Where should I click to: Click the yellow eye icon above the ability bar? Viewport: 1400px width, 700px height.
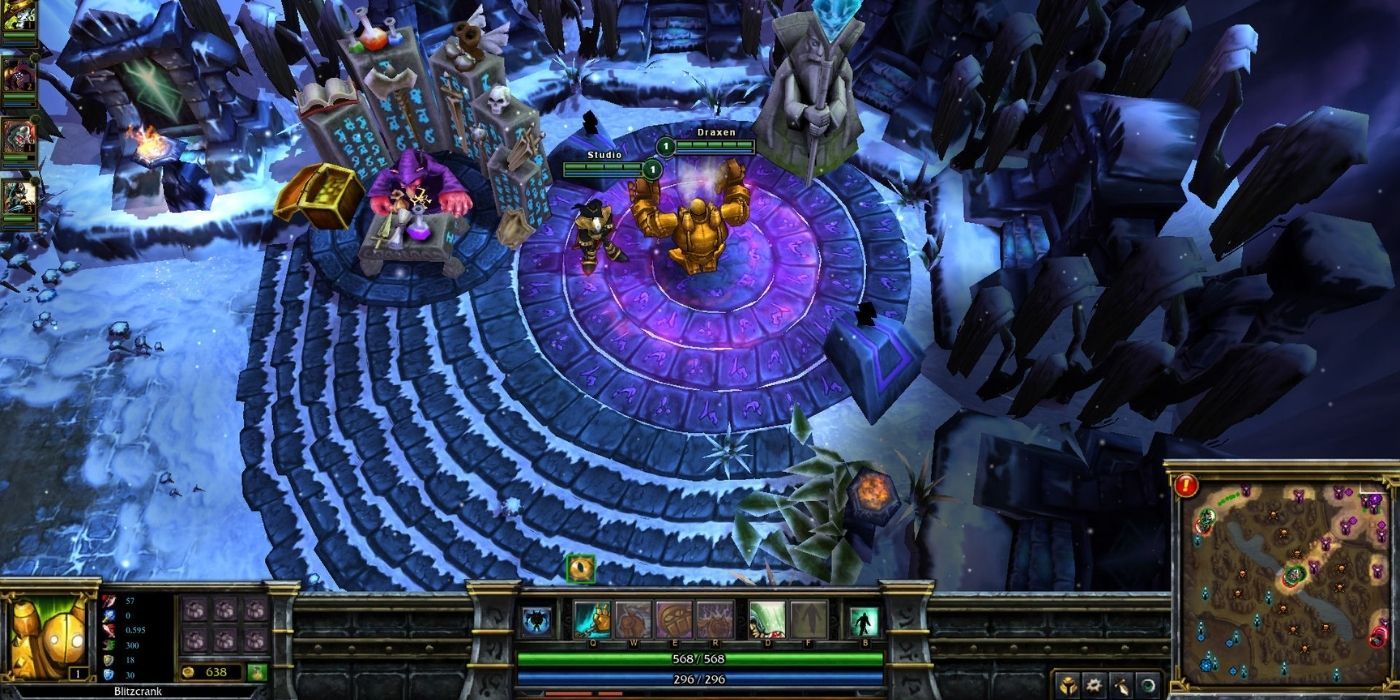point(580,568)
